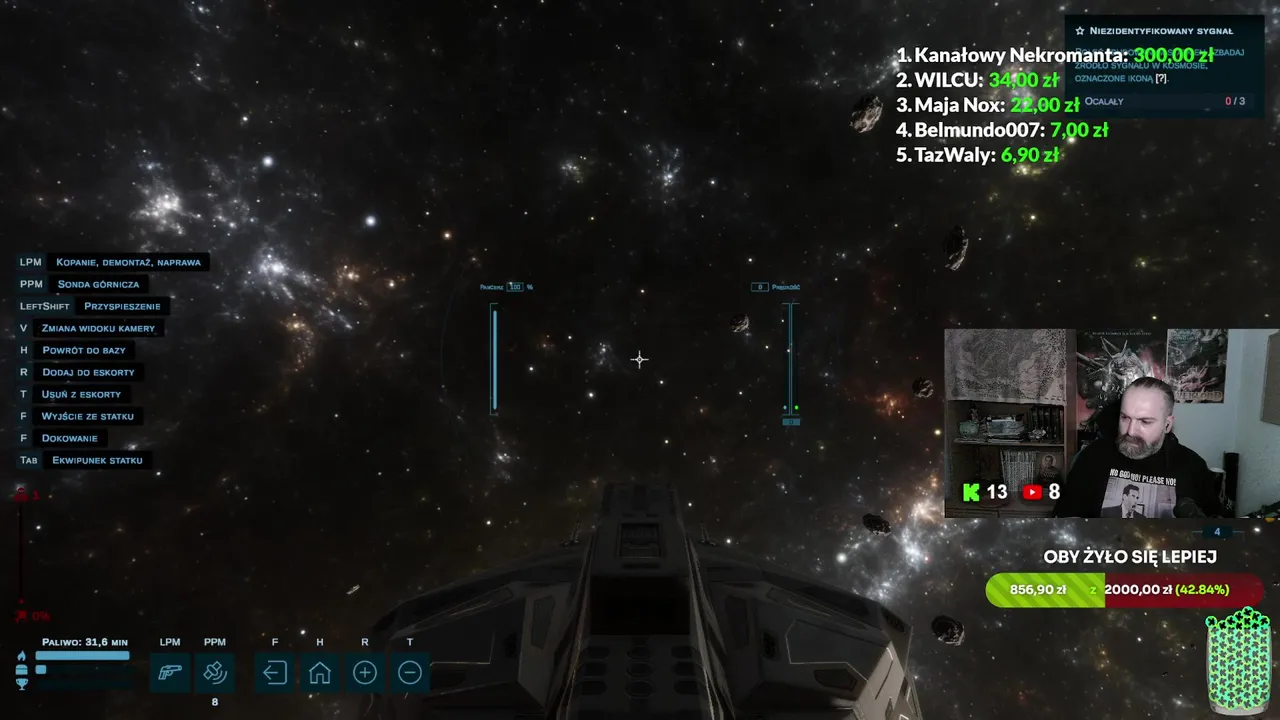Open the Niezidentyfikowany sygnał quest tracker
Viewport: 1280px width, 720px height.
click(x=1160, y=31)
